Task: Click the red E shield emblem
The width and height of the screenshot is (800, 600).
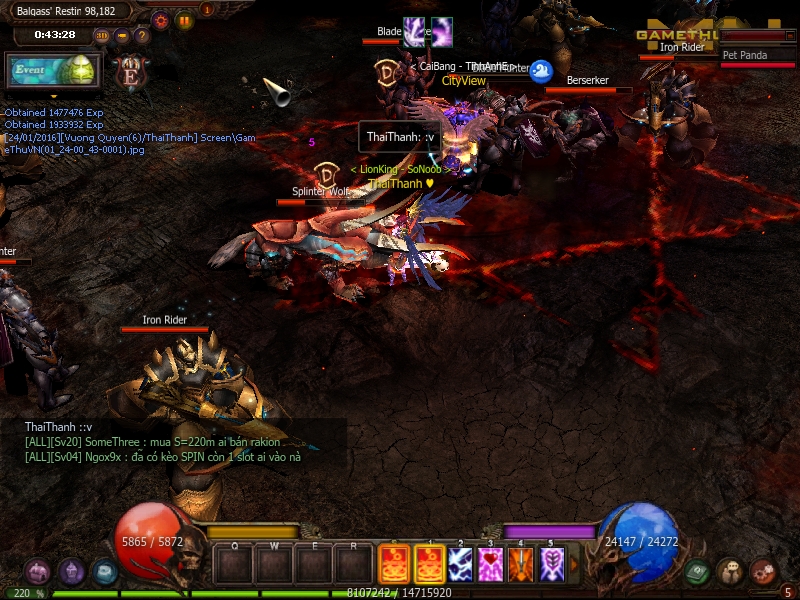Action: [131, 72]
